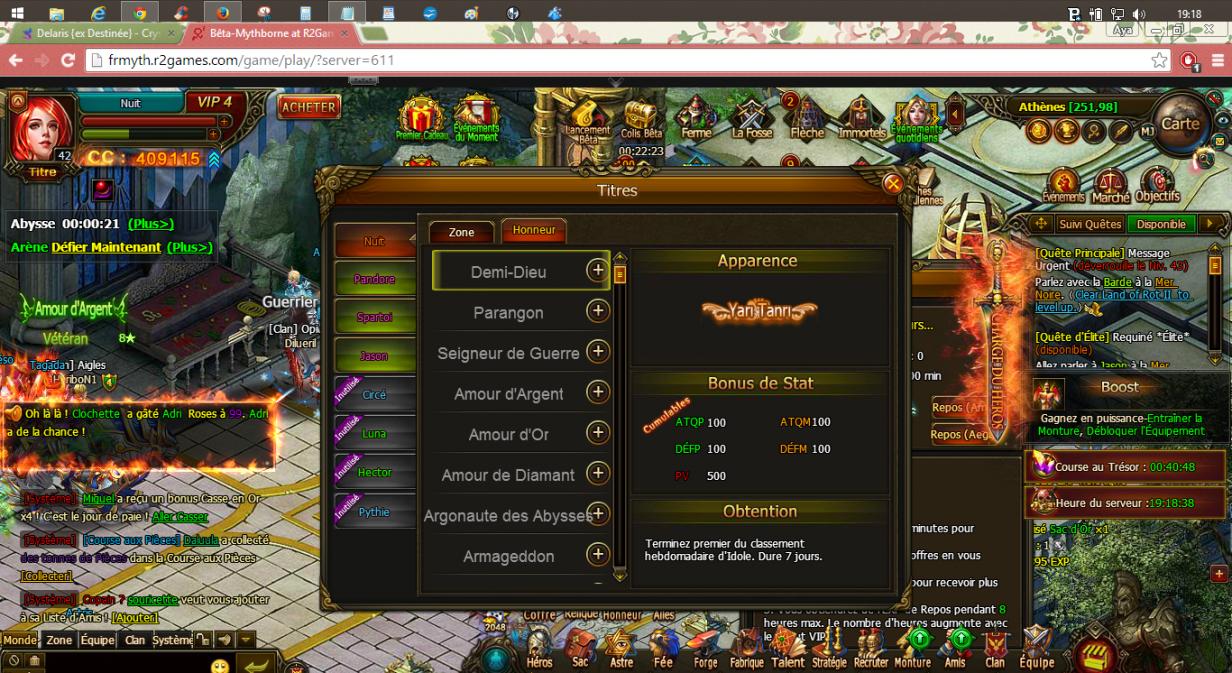Screen dimensions: 1232x673
Task: Switch to the Honneur tab
Action: pyautogui.click(x=534, y=230)
